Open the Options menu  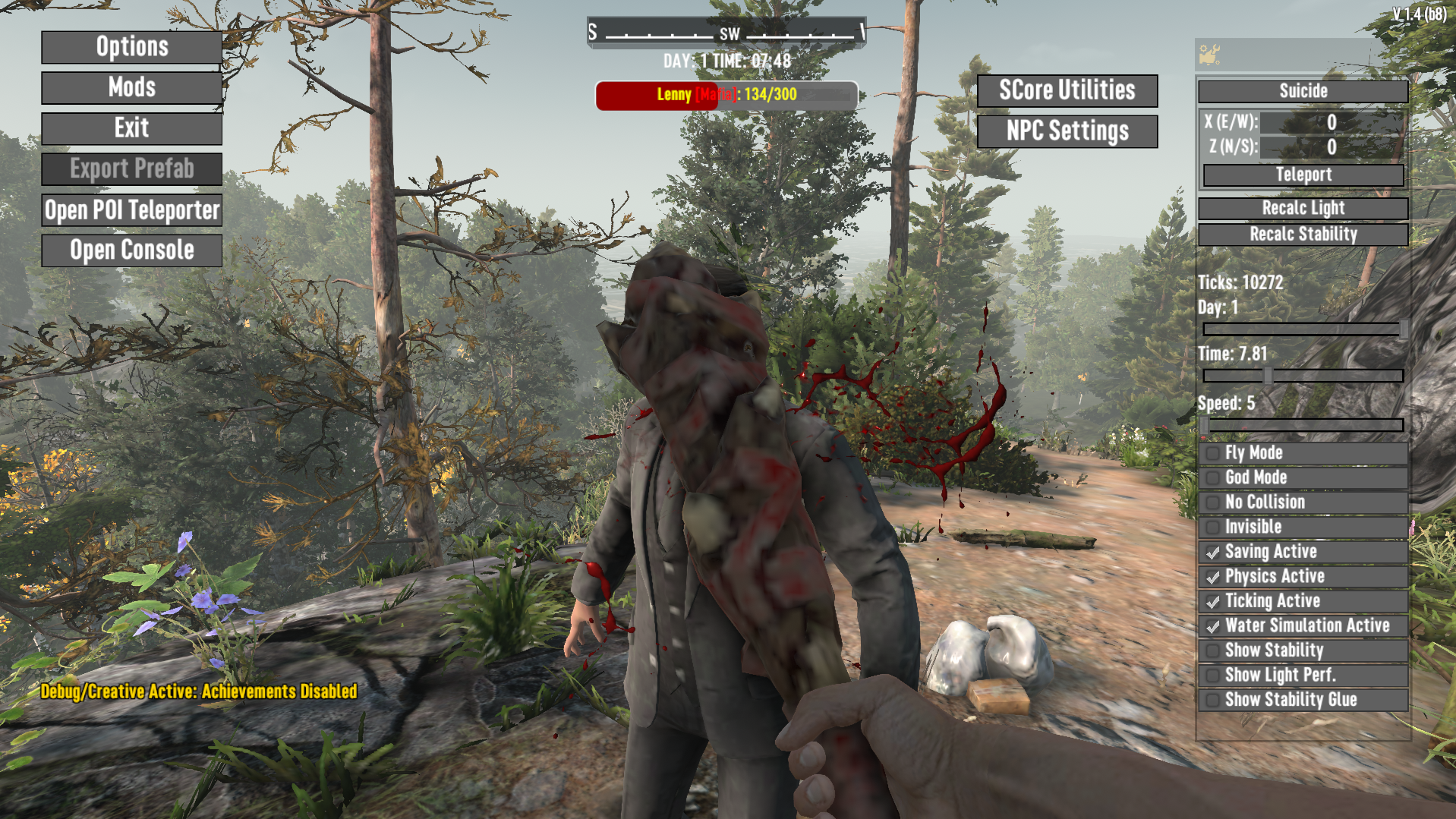(x=131, y=47)
